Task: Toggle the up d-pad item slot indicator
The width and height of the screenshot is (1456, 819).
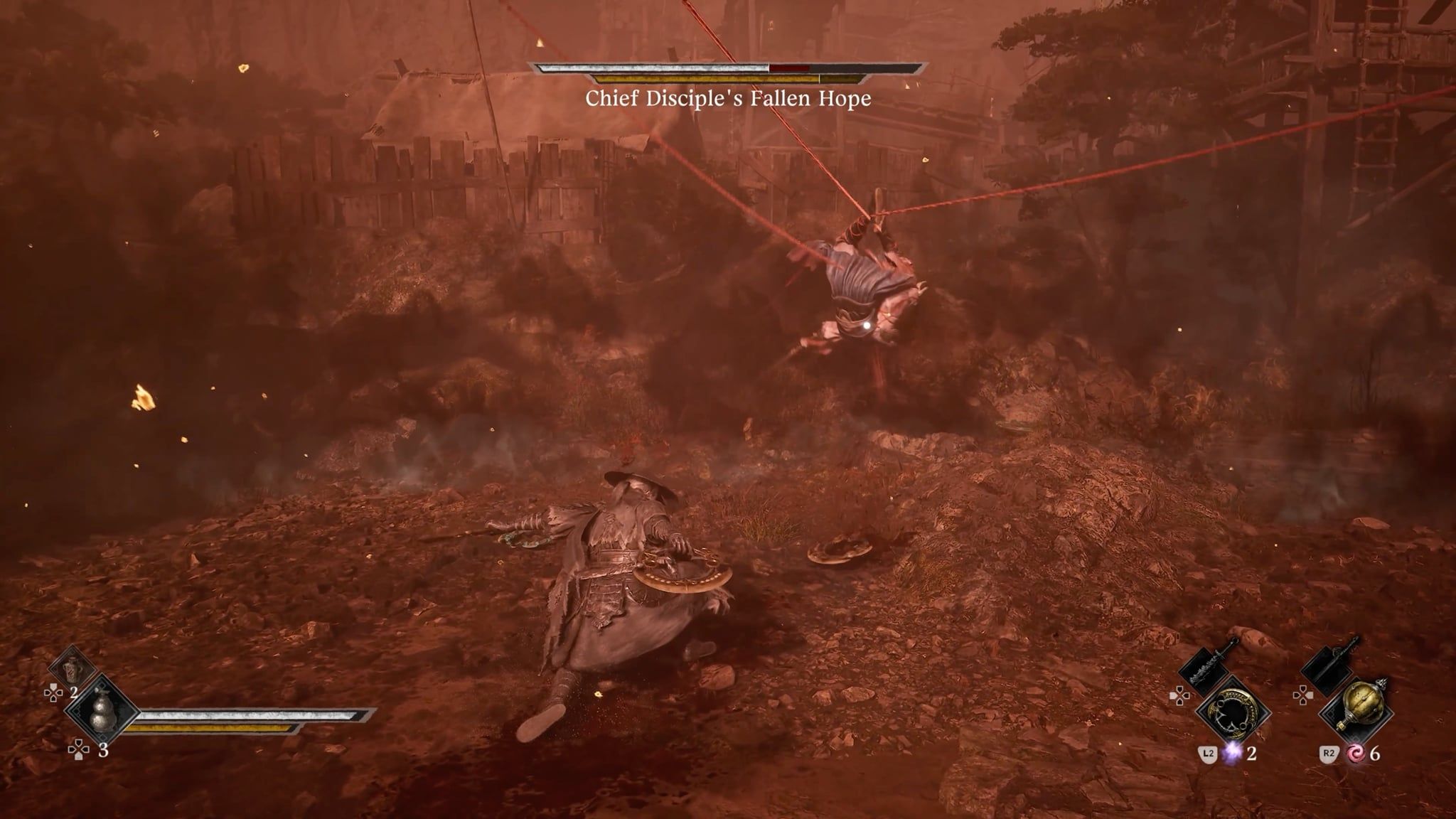Action: tap(53, 692)
